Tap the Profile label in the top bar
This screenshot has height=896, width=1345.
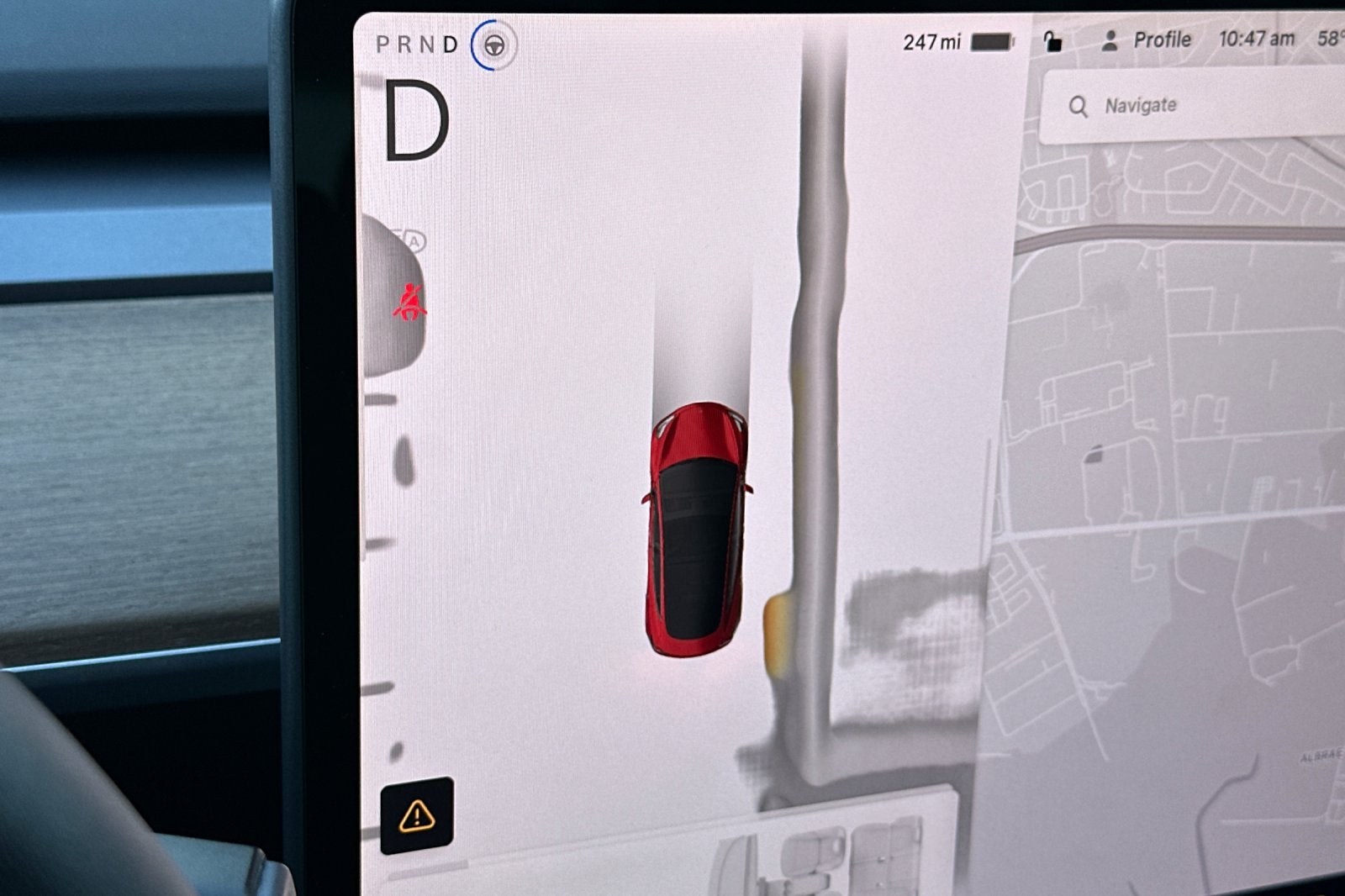point(1162,40)
